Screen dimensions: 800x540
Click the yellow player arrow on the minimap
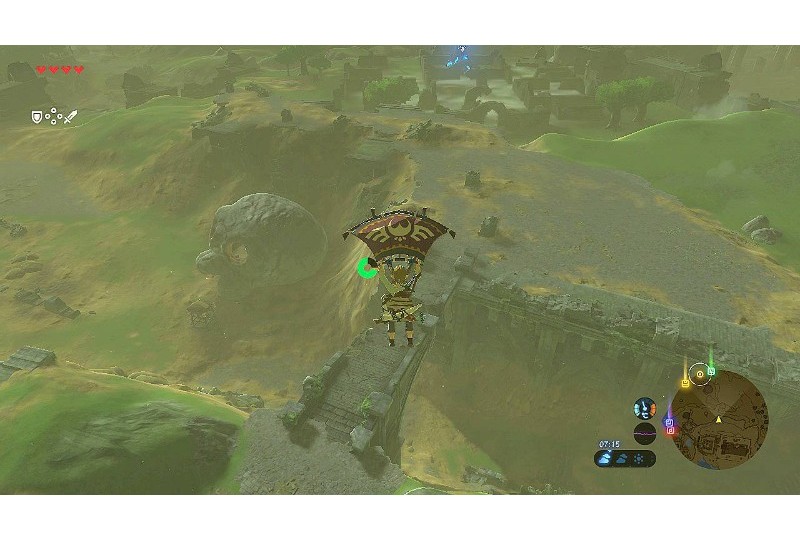pos(719,417)
